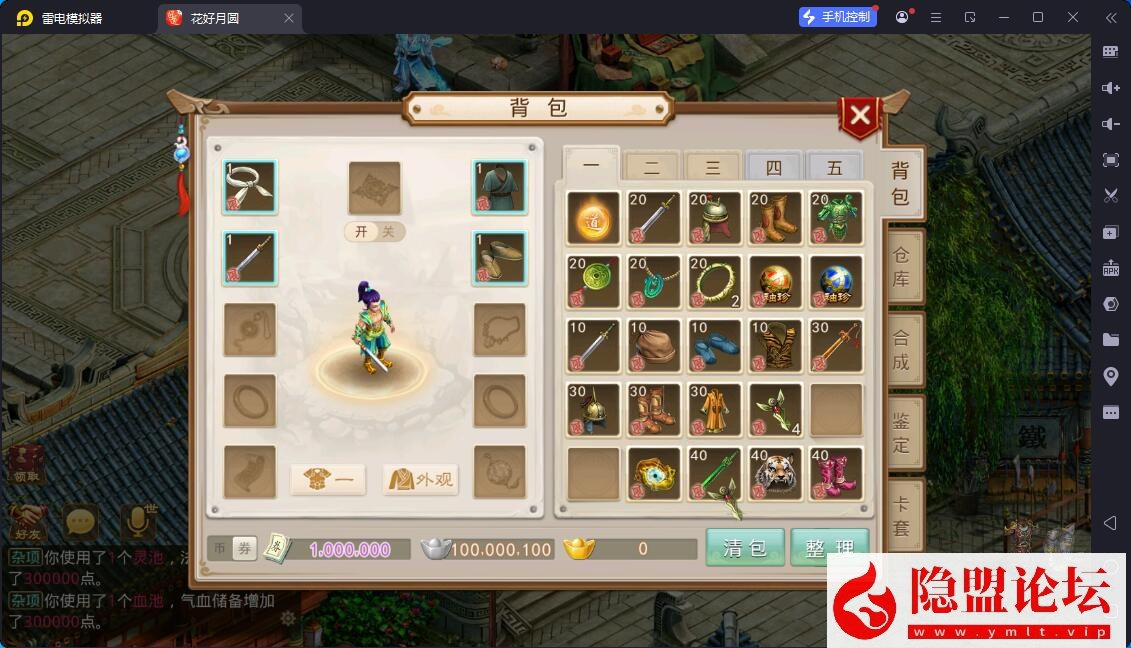Click the equipped white belt slot
This screenshot has height=648, width=1131.
click(x=250, y=187)
